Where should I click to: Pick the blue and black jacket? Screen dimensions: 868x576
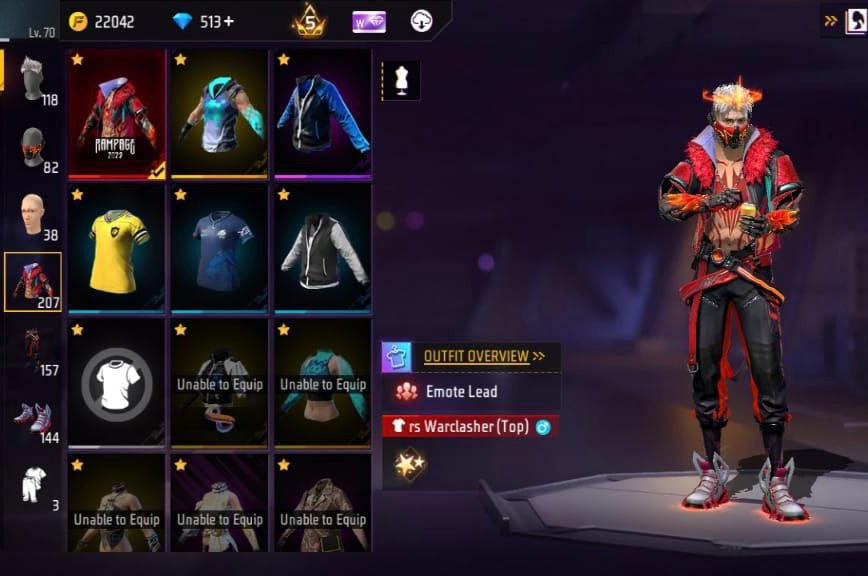(322, 114)
